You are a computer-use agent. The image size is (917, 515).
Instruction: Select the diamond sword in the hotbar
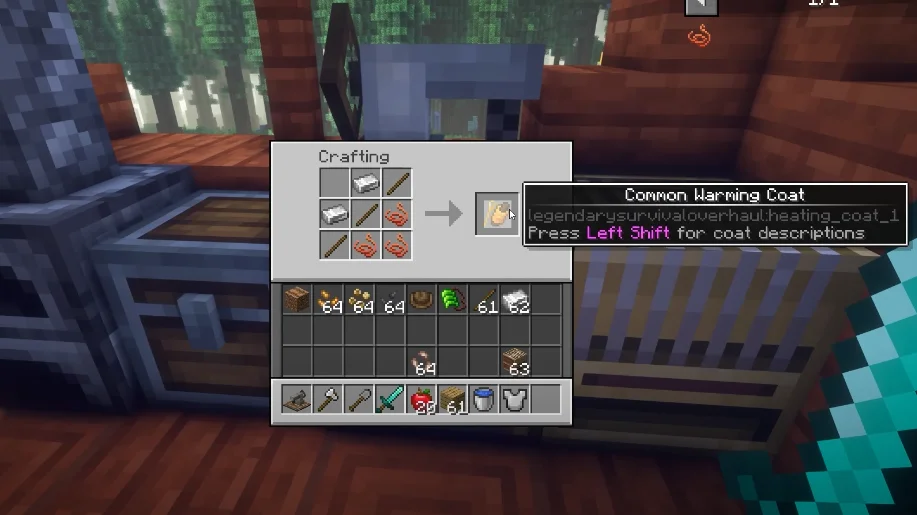(390, 400)
